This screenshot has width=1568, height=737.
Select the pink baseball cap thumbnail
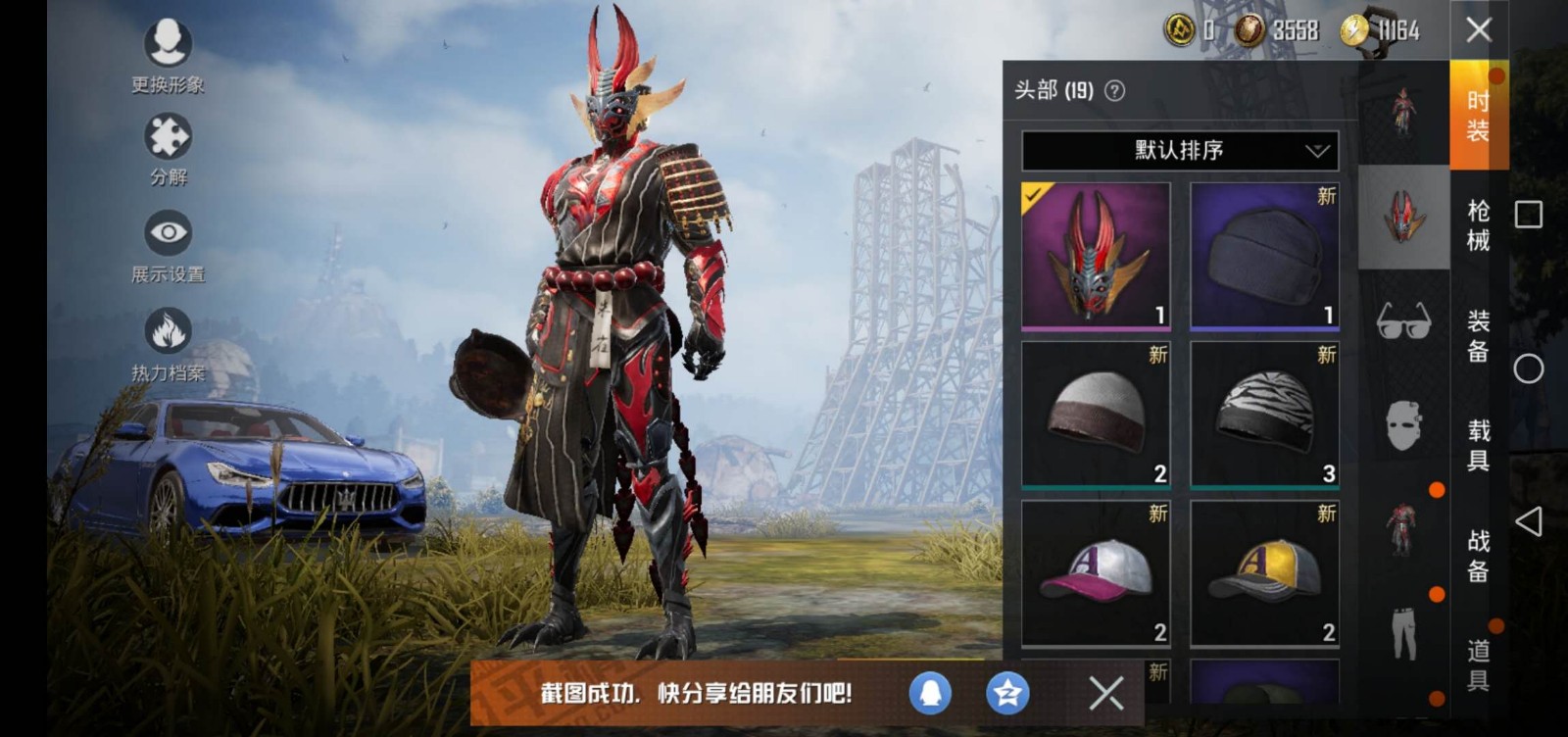coord(1096,570)
